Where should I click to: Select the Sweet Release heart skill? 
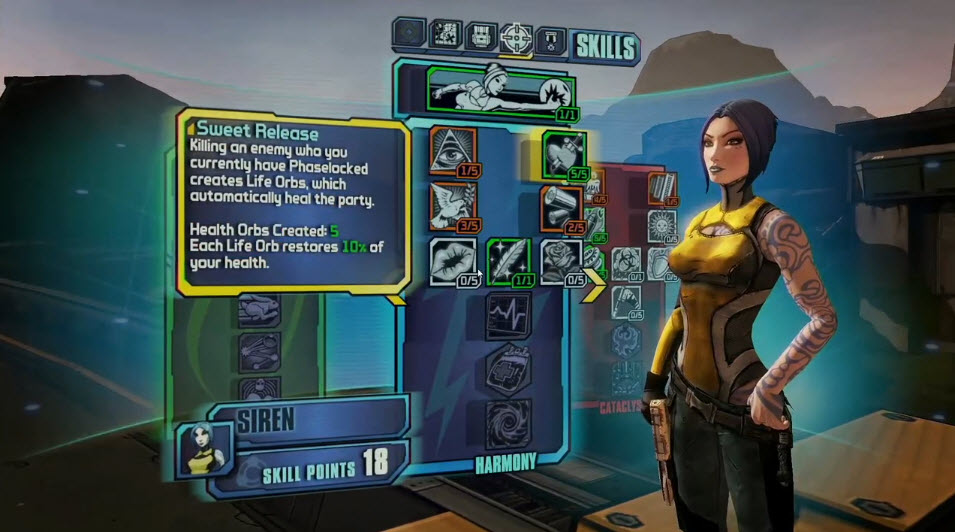[563, 153]
